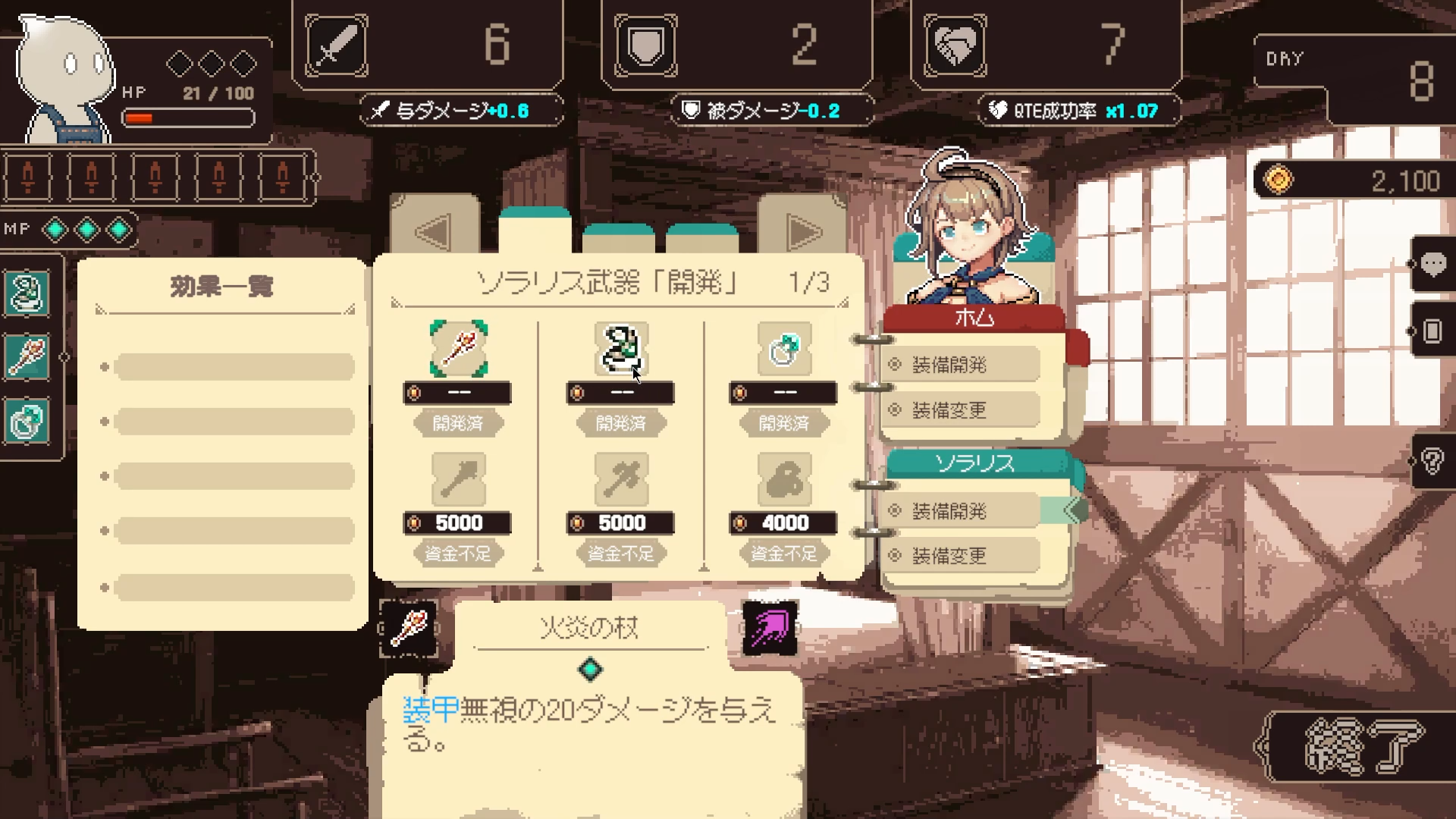This screenshot has width=1456, height=819.
Task: Go to the next weapon page arrow
Action: [803, 231]
